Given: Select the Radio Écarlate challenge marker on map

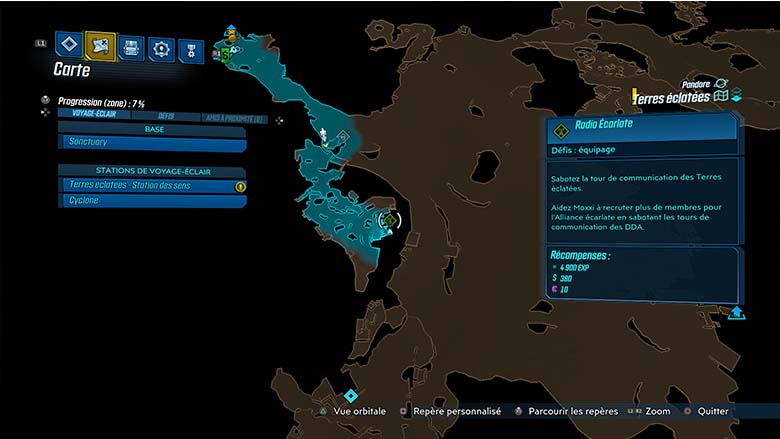Looking at the screenshot, I should coord(389,220).
